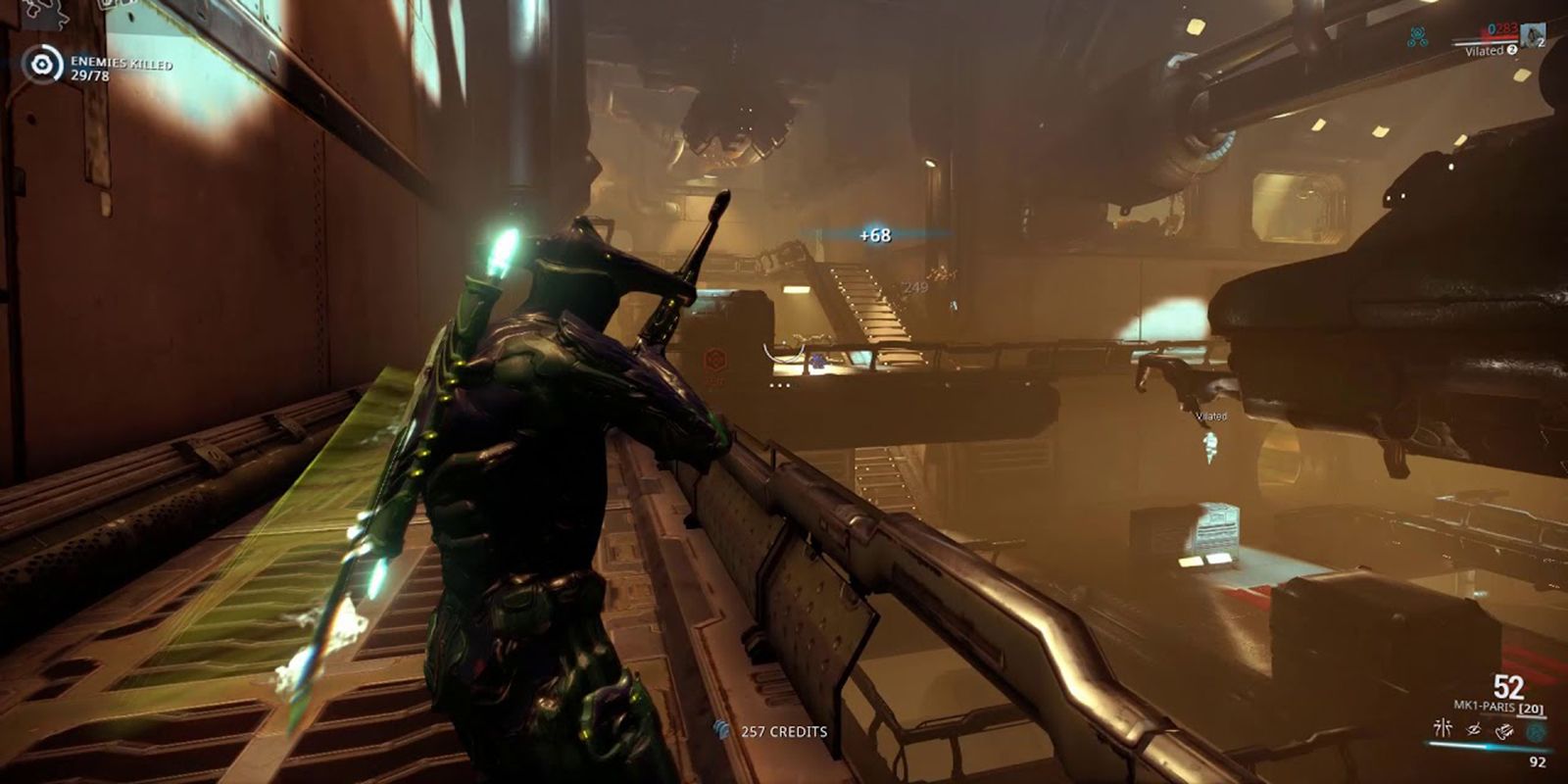Click the Vilated status indicator badge showing 2
The image size is (1568, 784).
[x=1512, y=50]
